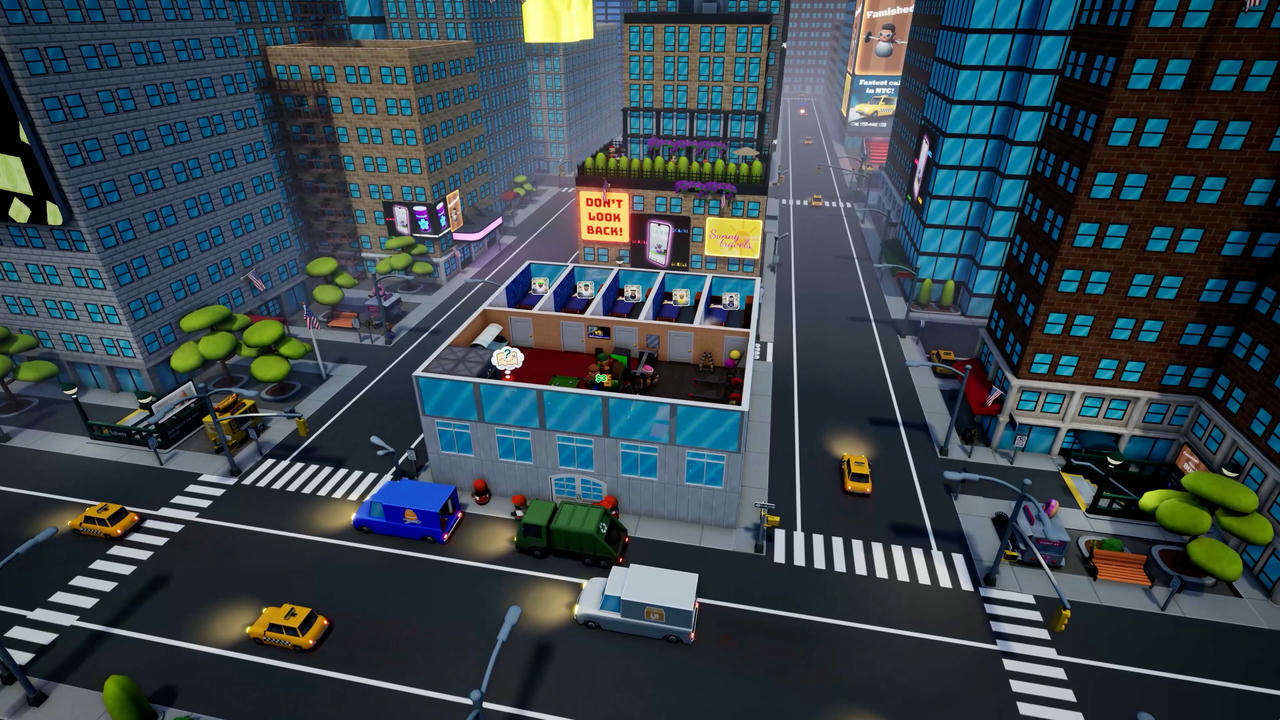
Task: Open the map question thought bubble
Action: (x=508, y=357)
